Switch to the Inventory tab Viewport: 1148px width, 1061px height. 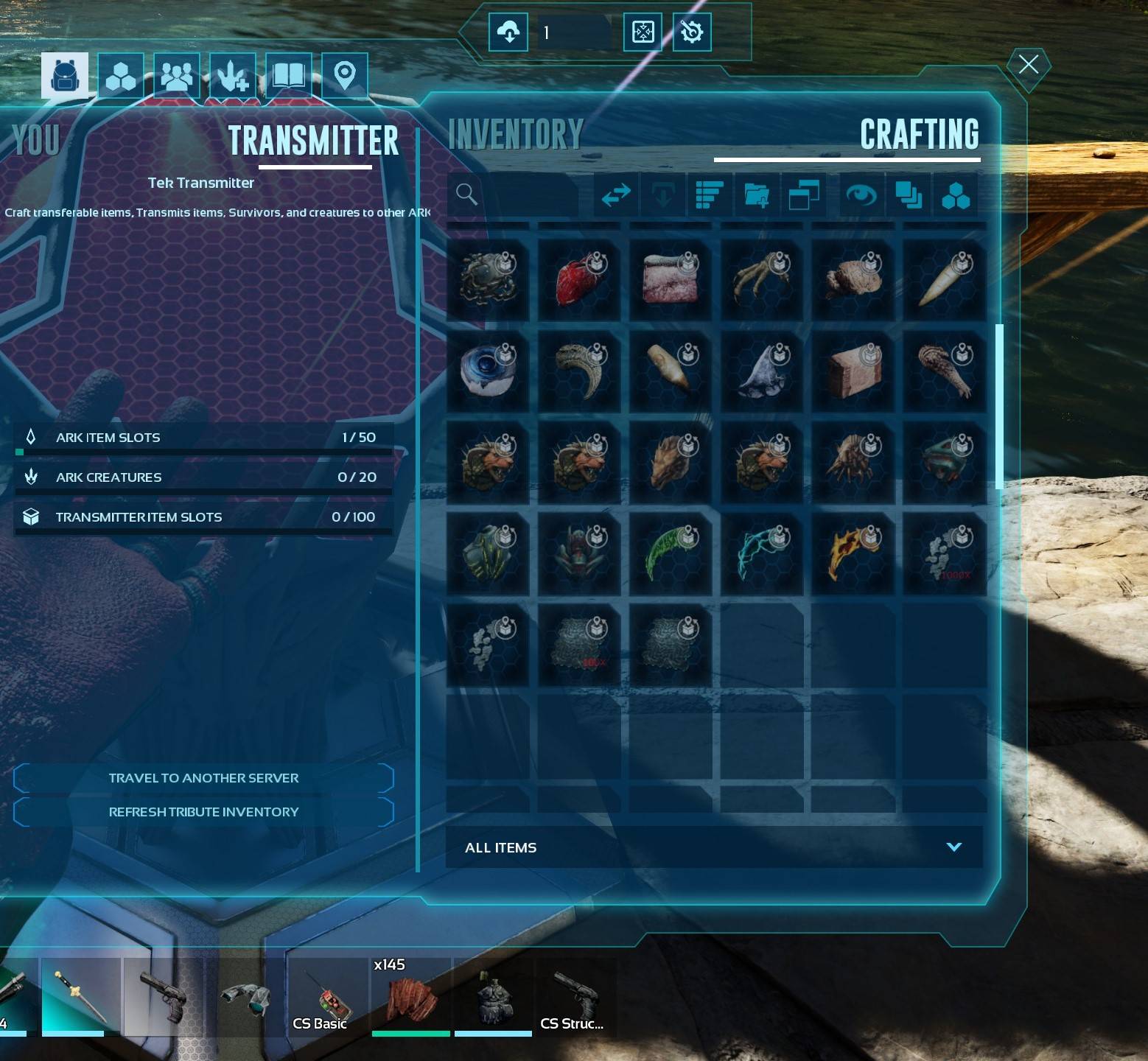516,135
